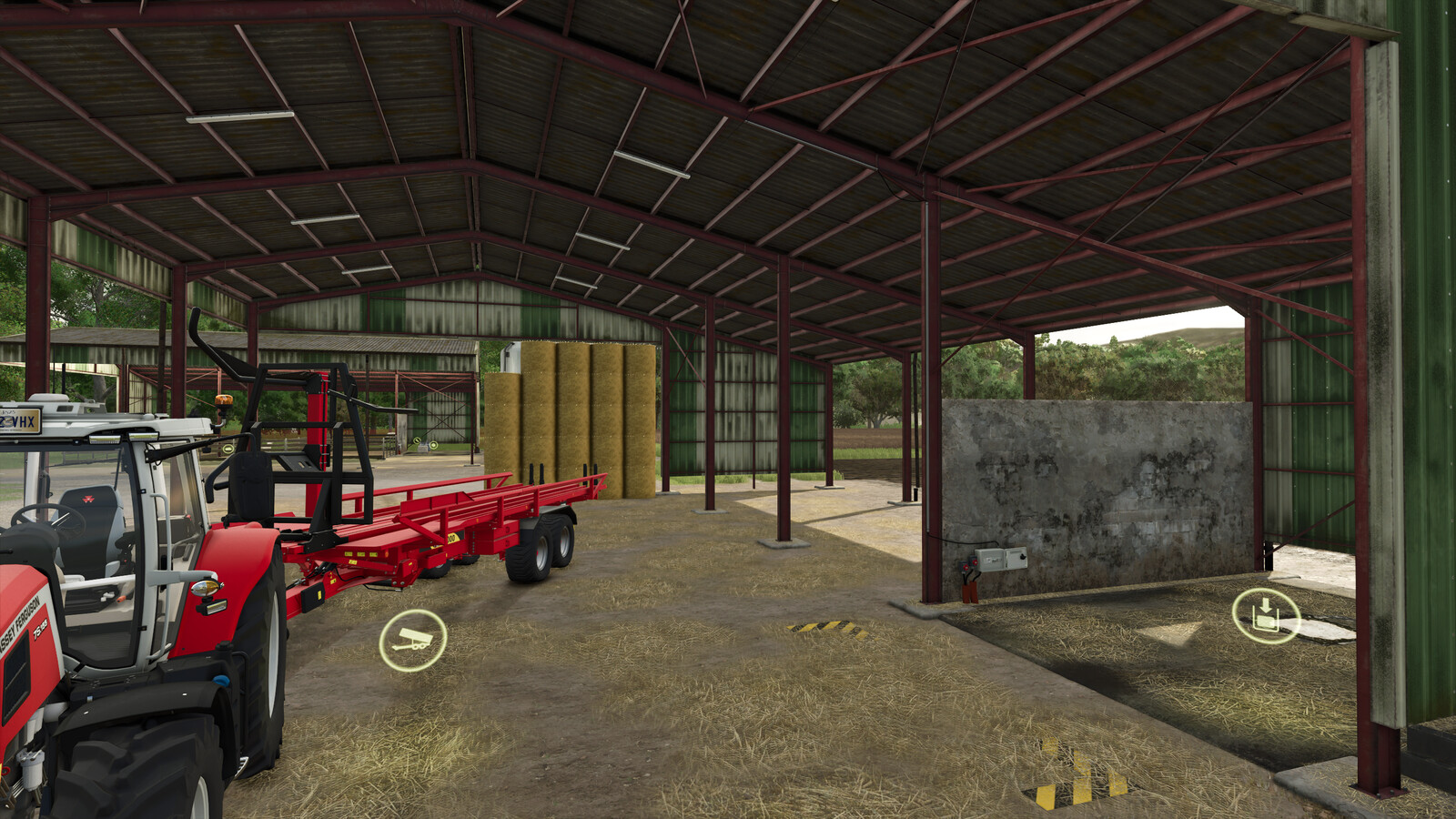The image size is (1456, 819).
Task: Select the green marker next to the pallet
Action: tap(434, 445)
